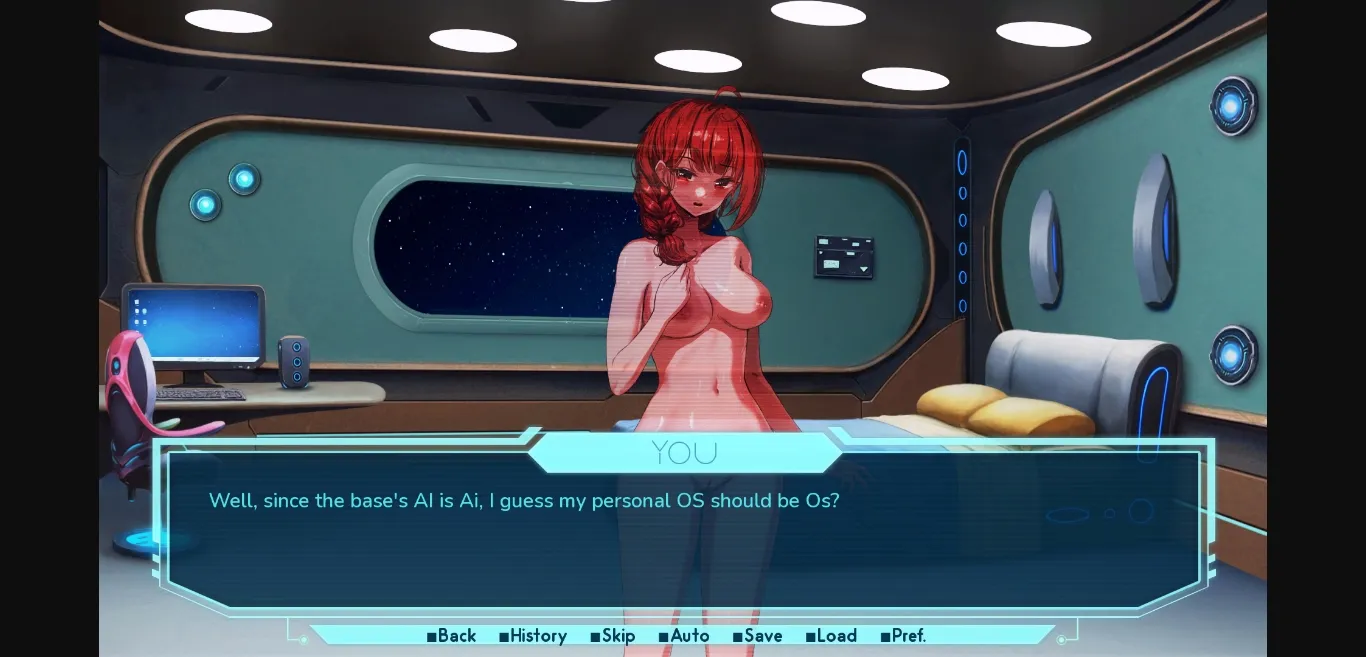Toggle Auto advance mode
The image size is (1366, 657).
[684, 636]
